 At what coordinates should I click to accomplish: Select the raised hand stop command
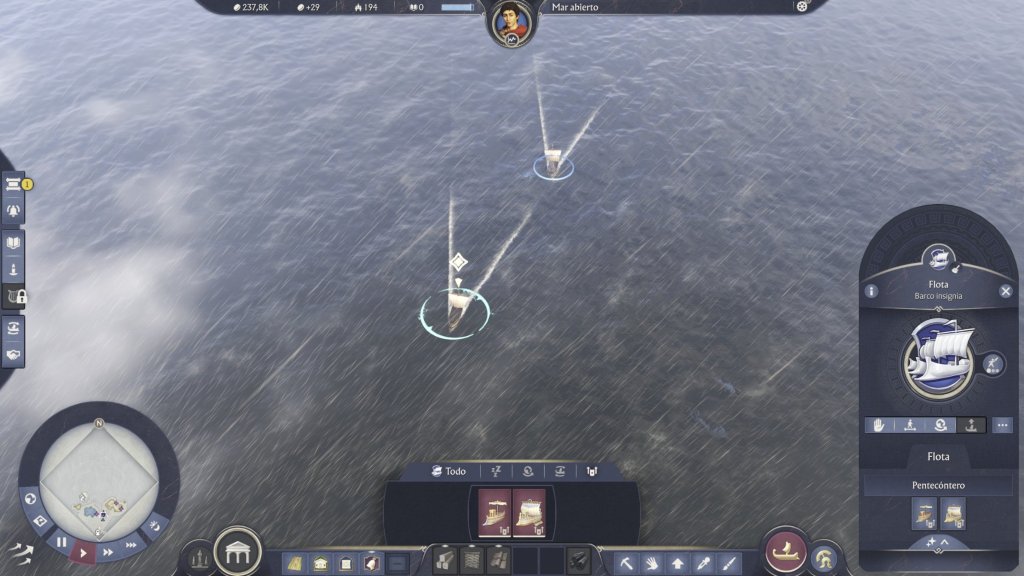[x=881, y=425]
